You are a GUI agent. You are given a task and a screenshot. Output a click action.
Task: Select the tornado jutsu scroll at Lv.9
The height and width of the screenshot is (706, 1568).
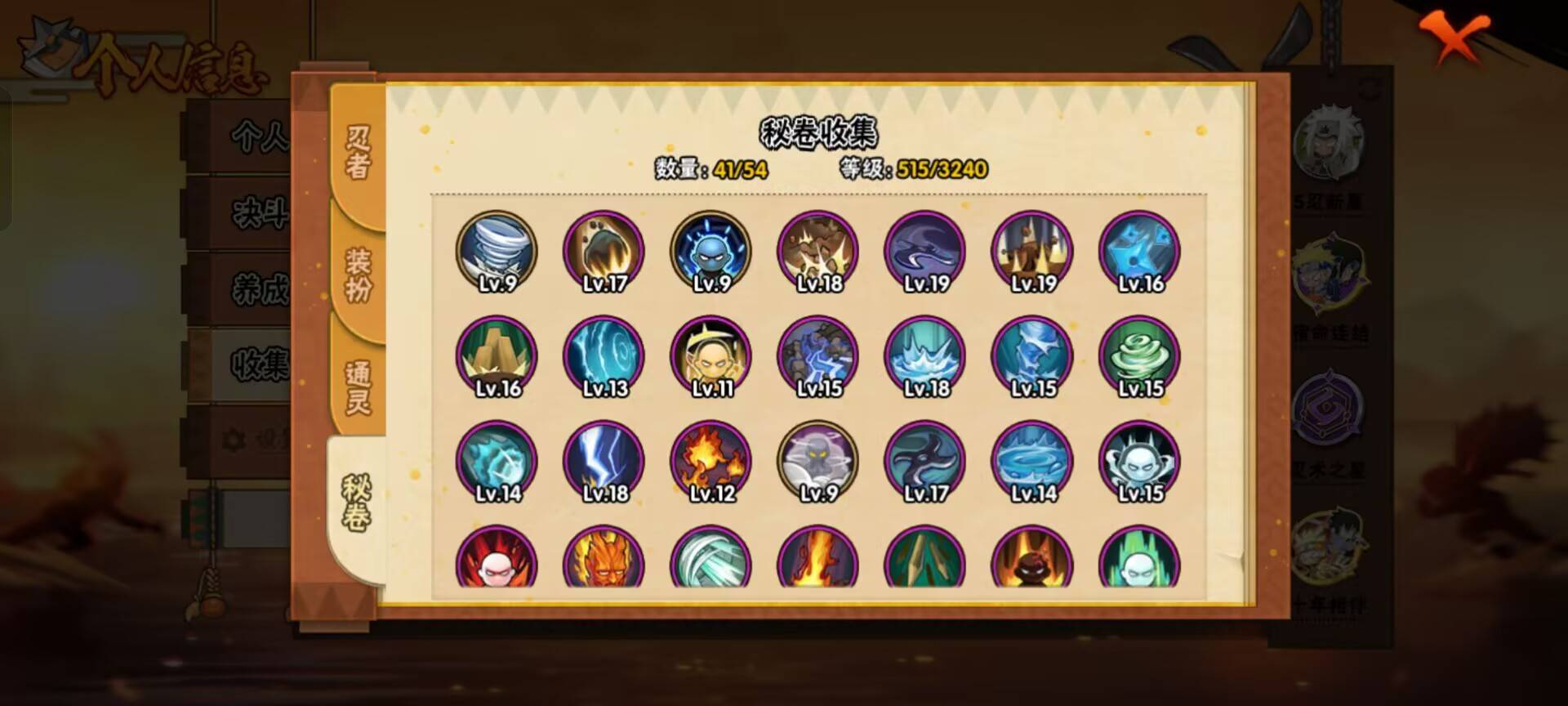point(497,252)
